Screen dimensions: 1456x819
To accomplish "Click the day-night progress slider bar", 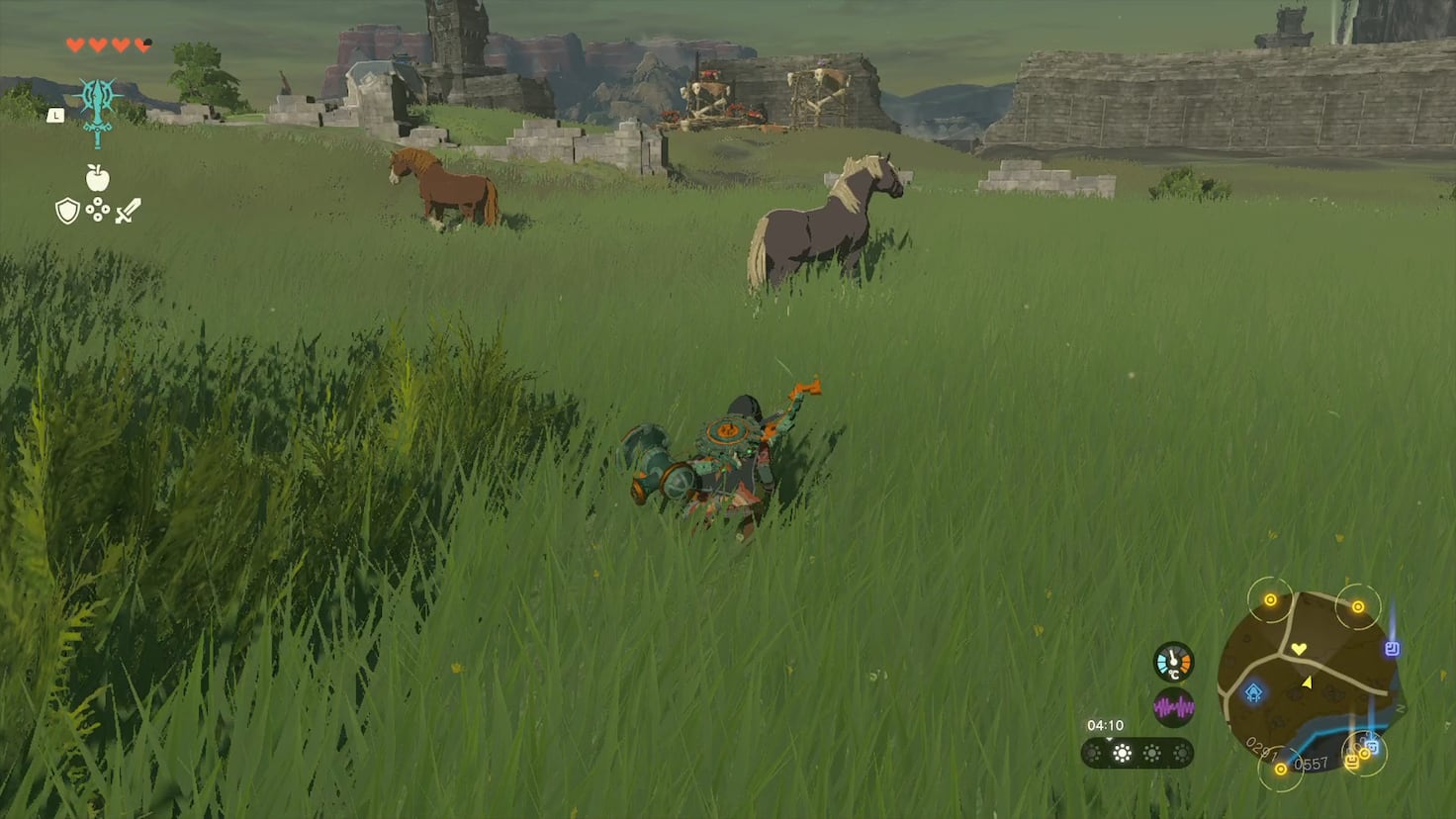I will [1137, 752].
